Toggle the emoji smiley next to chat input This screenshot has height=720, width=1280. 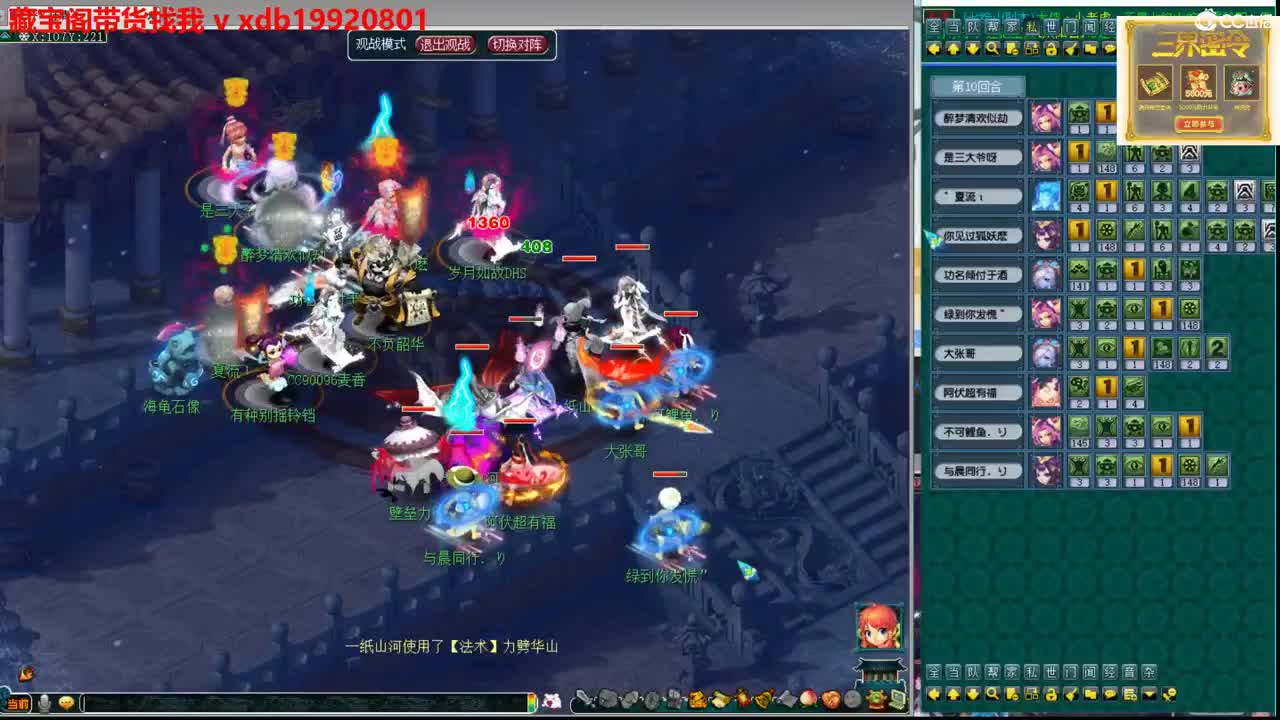click(67, 702)
